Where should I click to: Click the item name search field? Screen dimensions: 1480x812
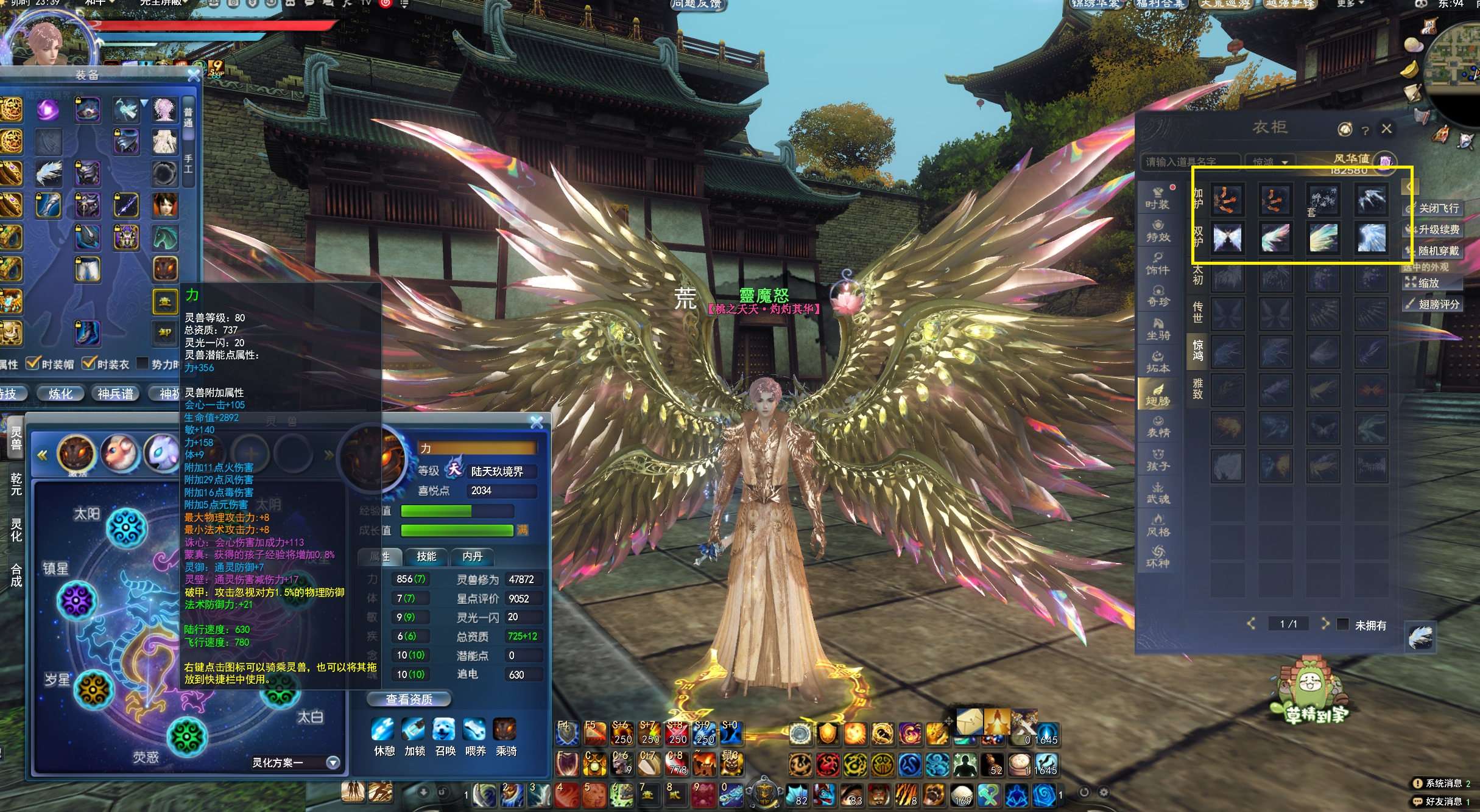click(1188, 162)
